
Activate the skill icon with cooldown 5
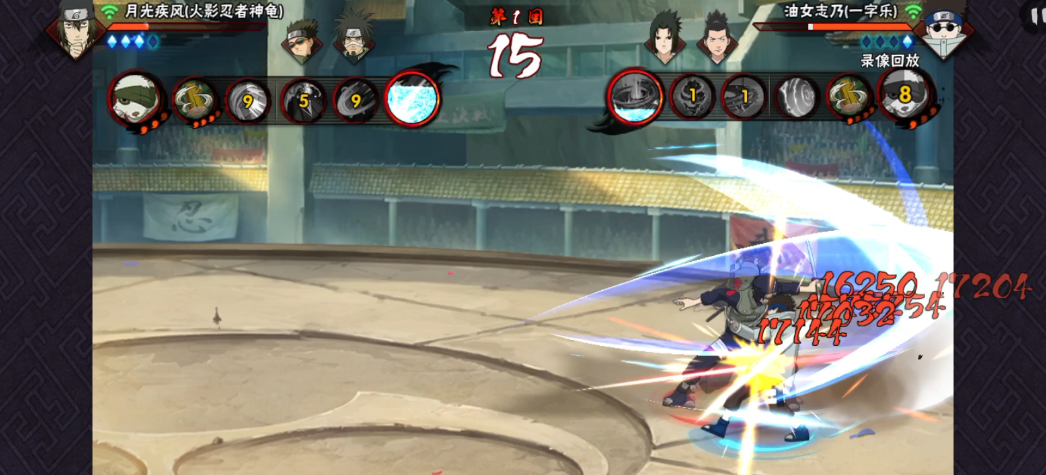(x=302, y=99)
